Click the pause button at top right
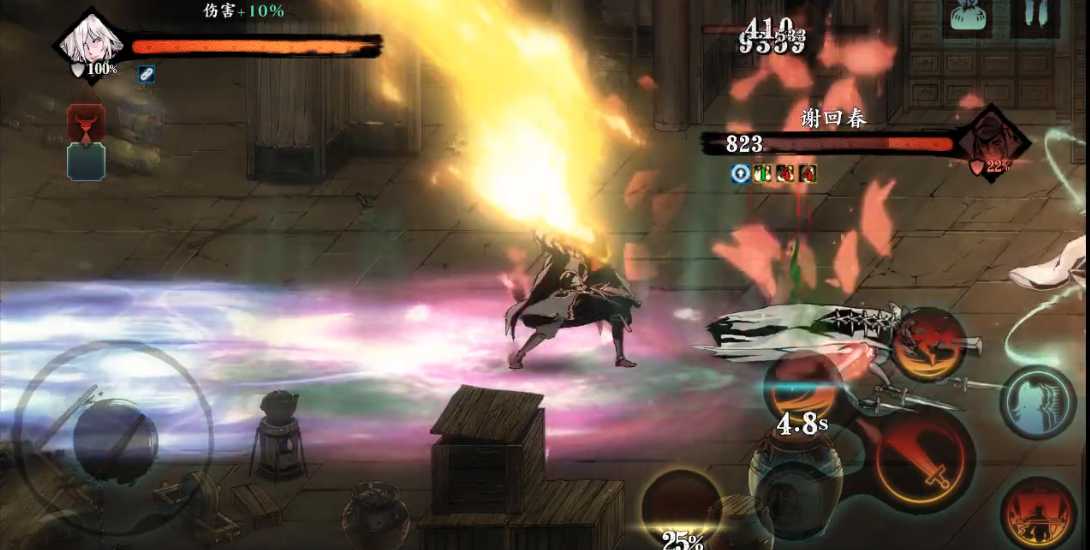 1035,17
